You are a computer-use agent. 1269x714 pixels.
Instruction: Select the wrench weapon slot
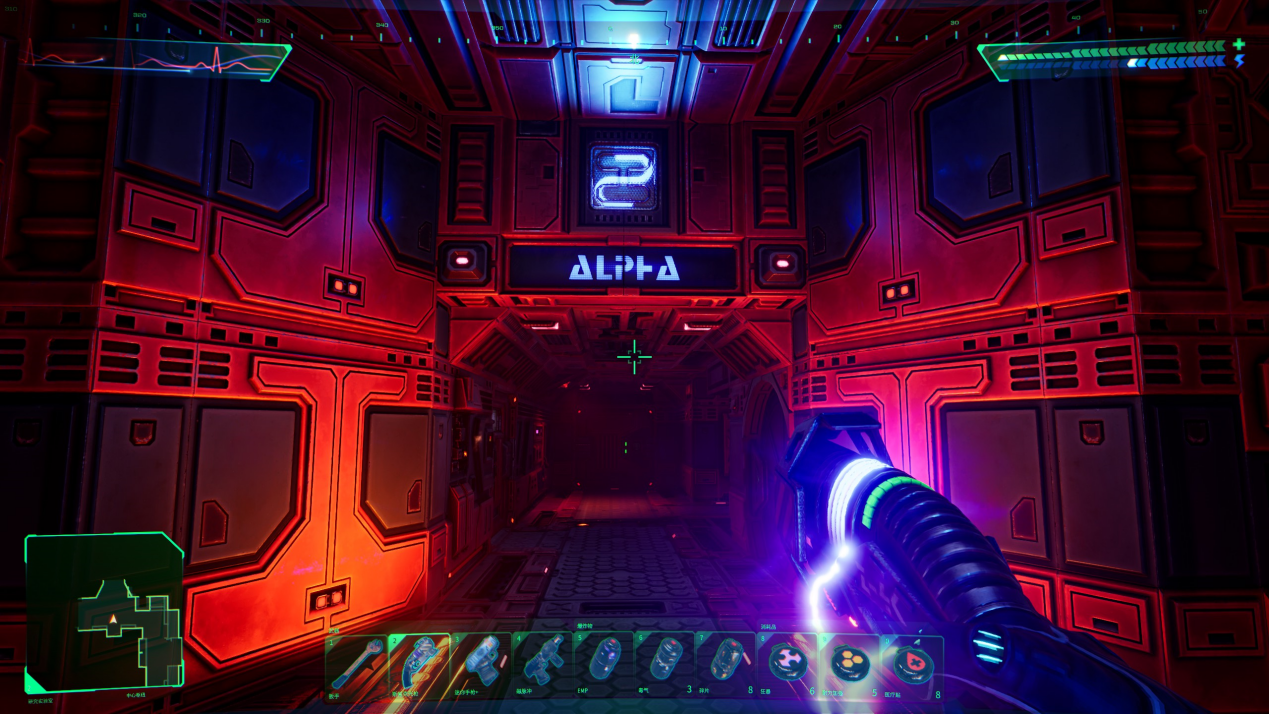coord(355,664)
